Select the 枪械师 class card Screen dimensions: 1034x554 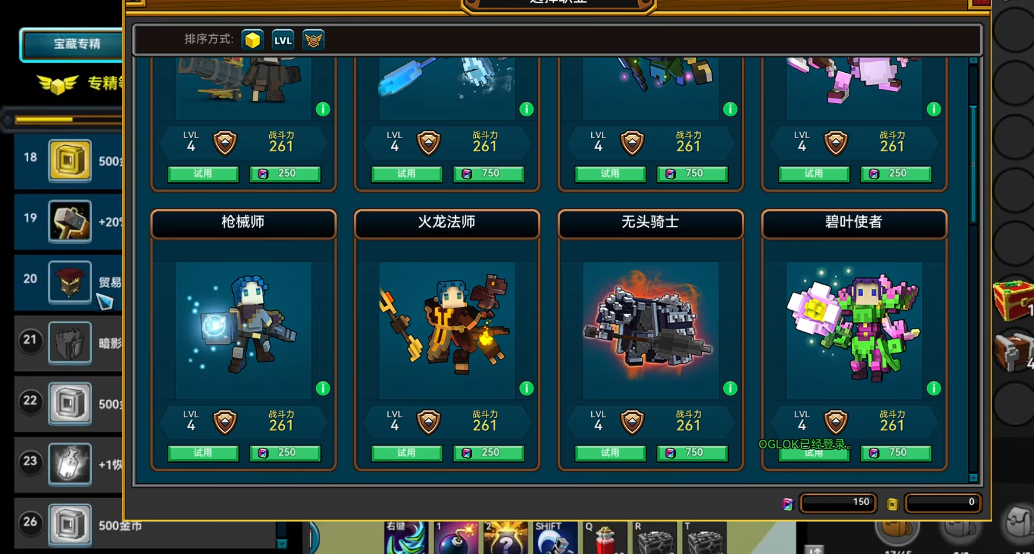click(244, 330)
